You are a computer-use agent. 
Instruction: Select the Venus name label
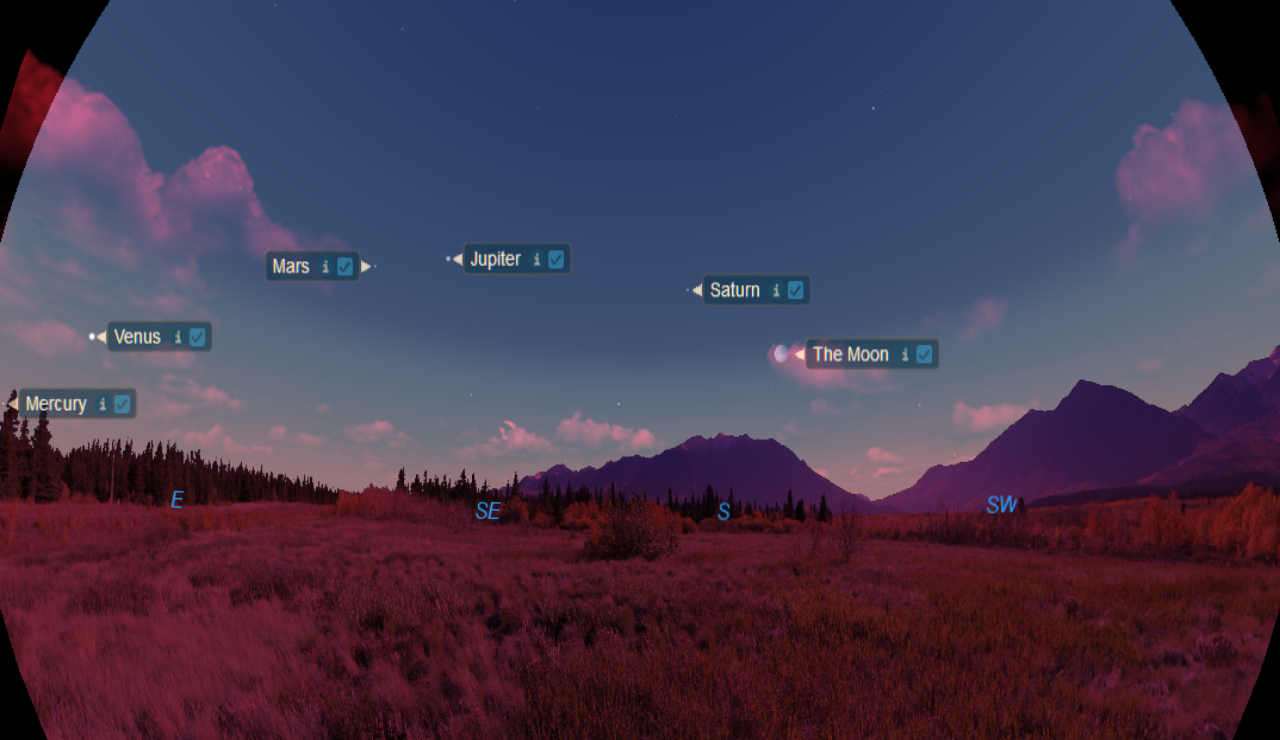tap(137, 338)
